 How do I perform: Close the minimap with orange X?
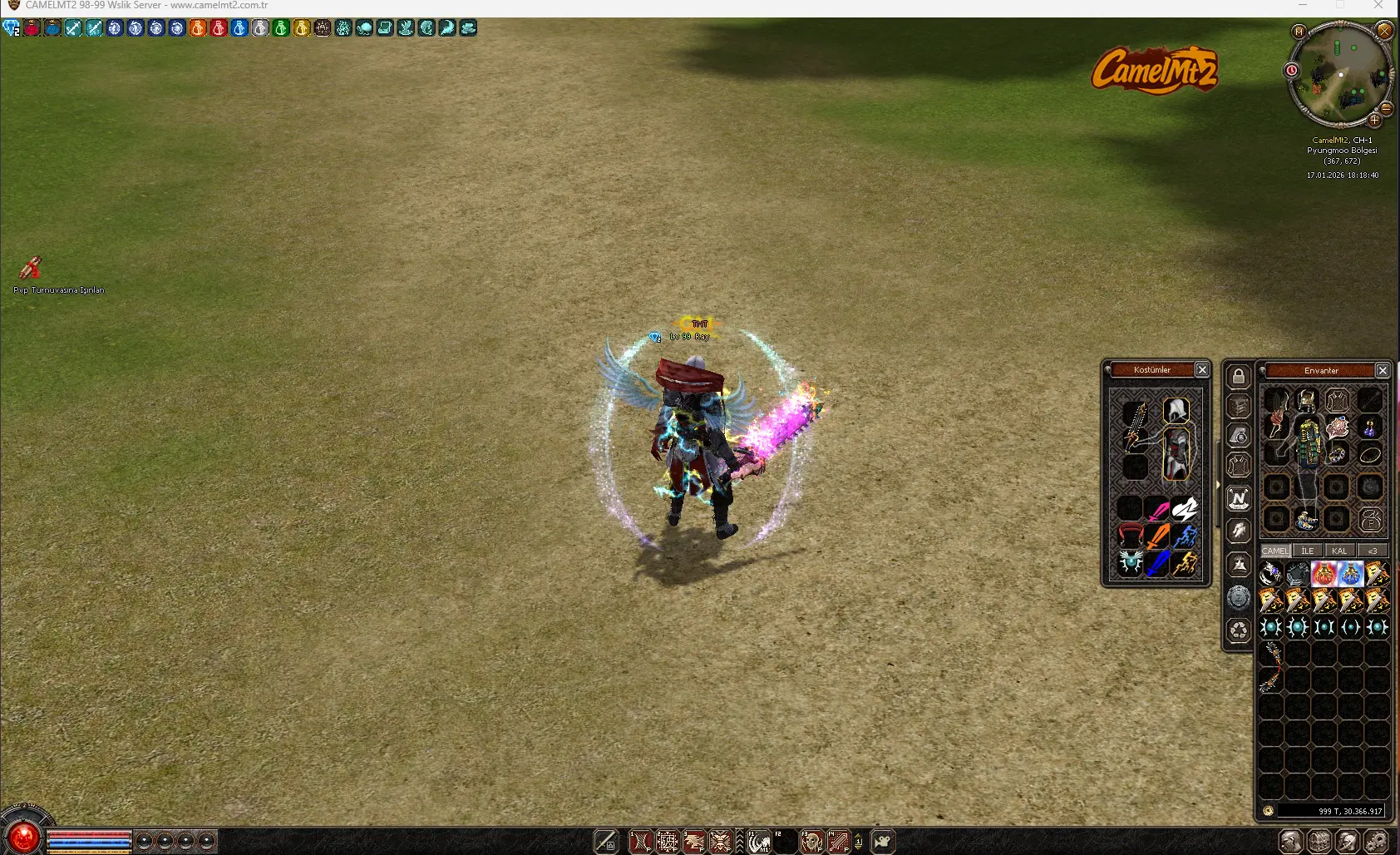pos(1384,31)
